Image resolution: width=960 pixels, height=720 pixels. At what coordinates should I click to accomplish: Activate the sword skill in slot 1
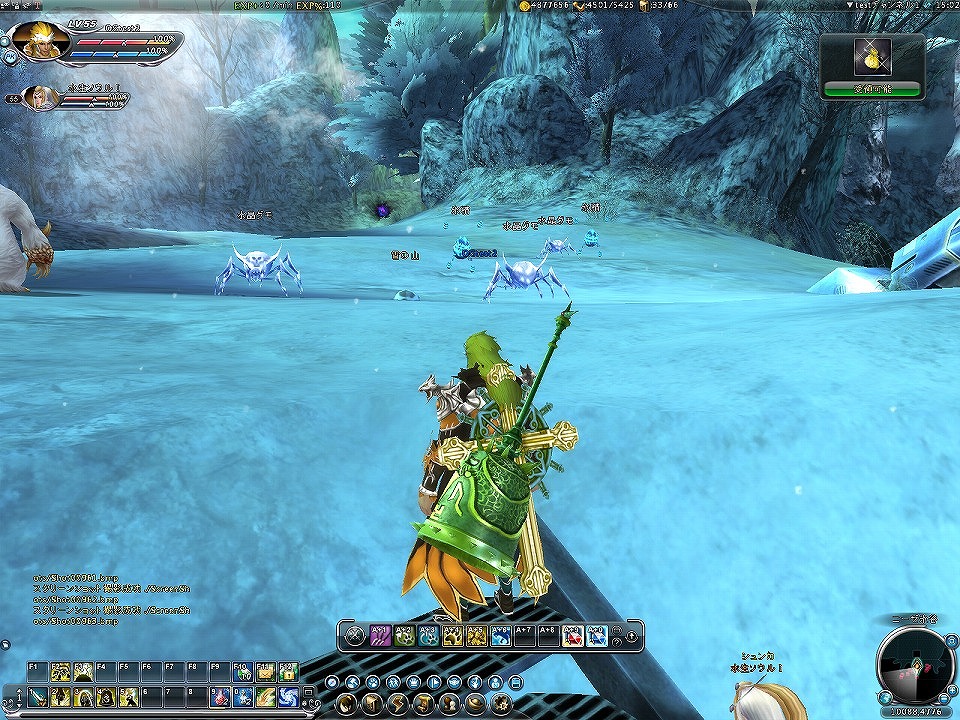(37, 697)
